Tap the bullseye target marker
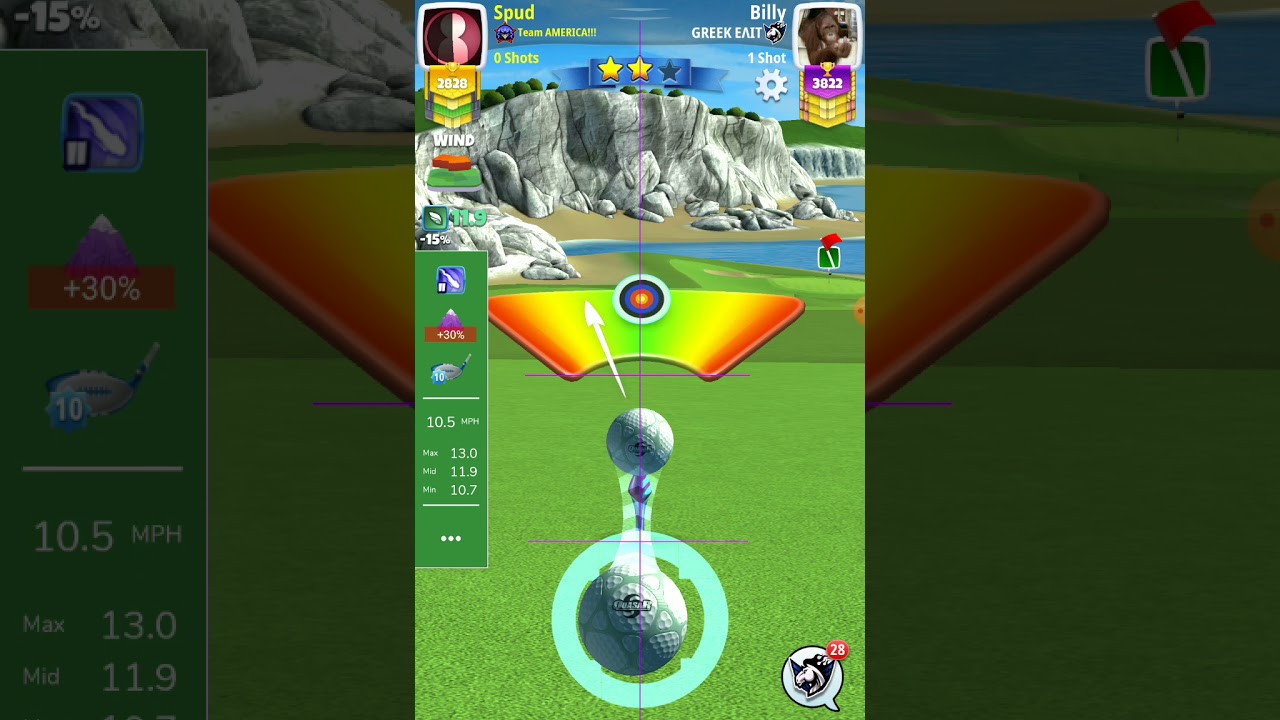1280x720 pixels. tap(641, 298)
